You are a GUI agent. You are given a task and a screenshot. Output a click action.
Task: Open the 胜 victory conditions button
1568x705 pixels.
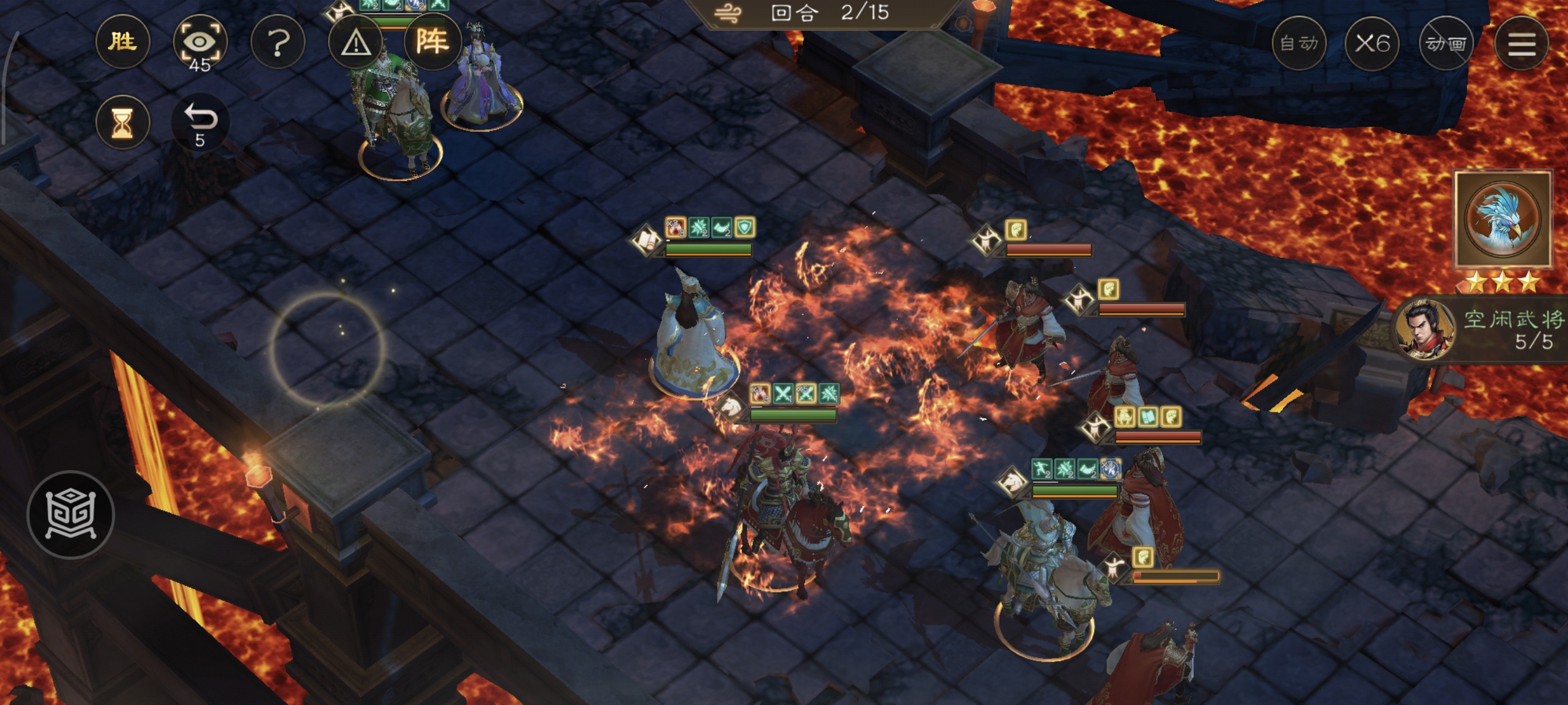[122, 42]
